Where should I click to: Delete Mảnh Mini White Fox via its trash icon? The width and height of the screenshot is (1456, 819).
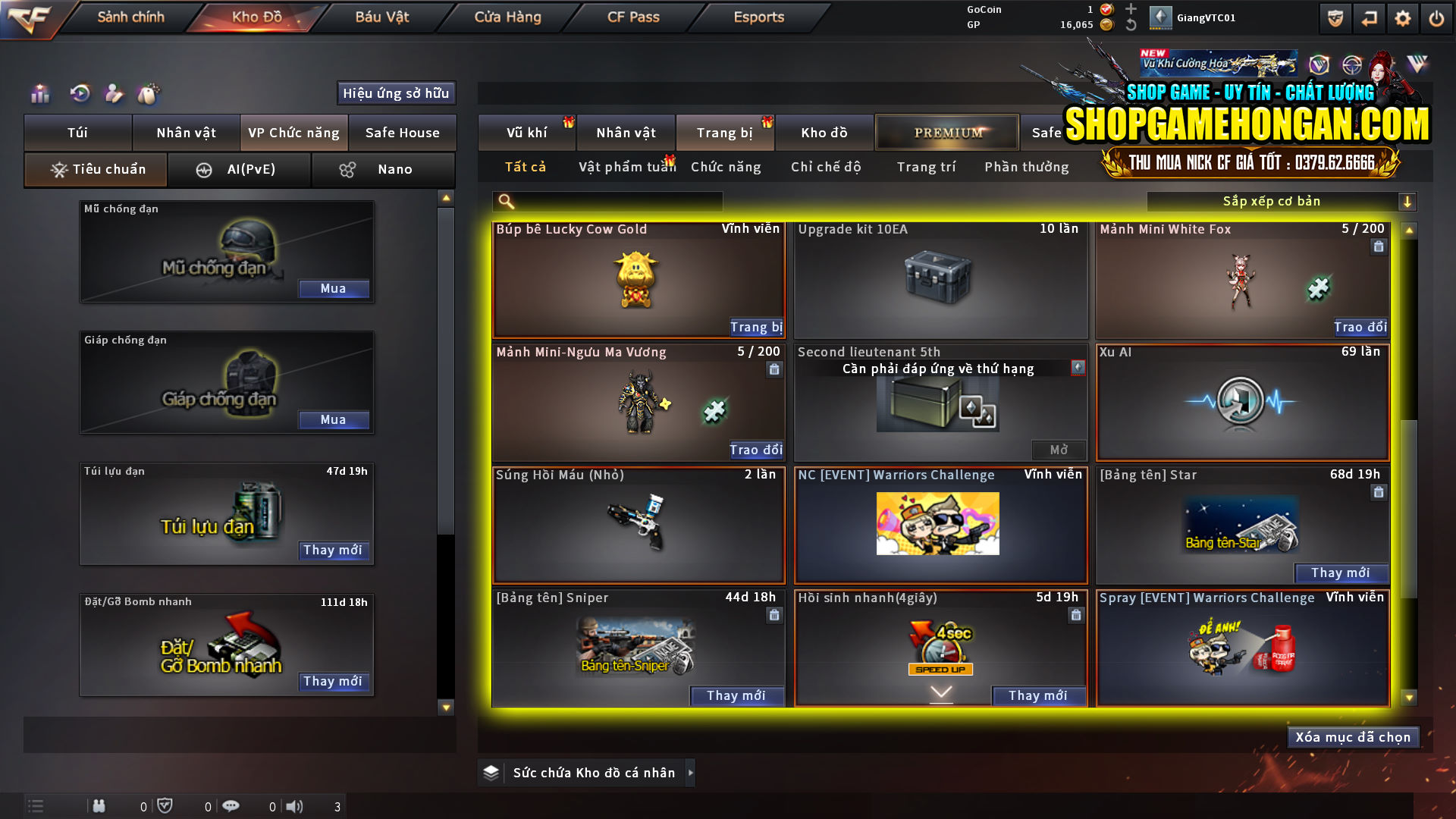point(1379,246)
